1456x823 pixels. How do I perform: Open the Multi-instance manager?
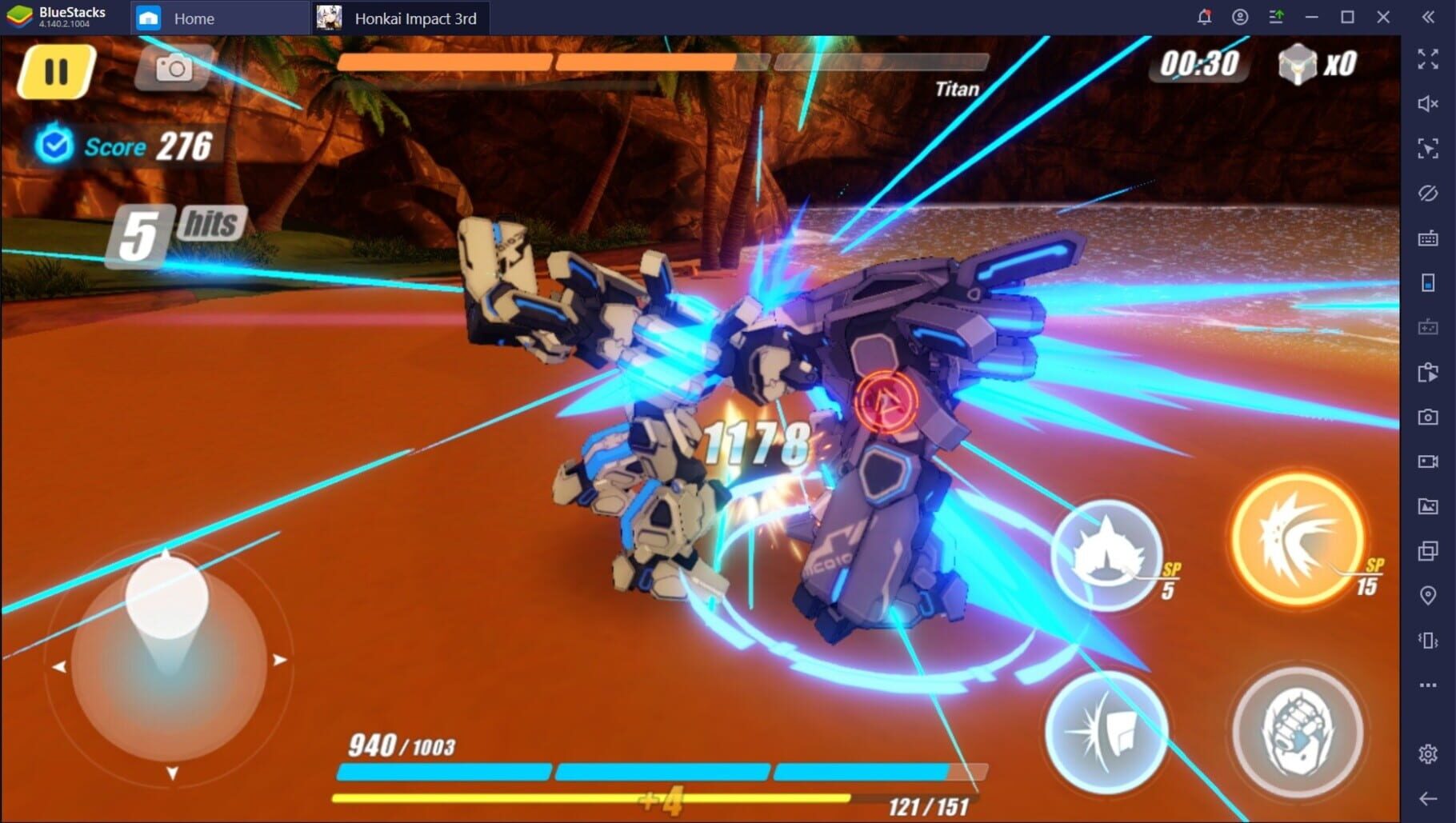tap(1427, 550)
